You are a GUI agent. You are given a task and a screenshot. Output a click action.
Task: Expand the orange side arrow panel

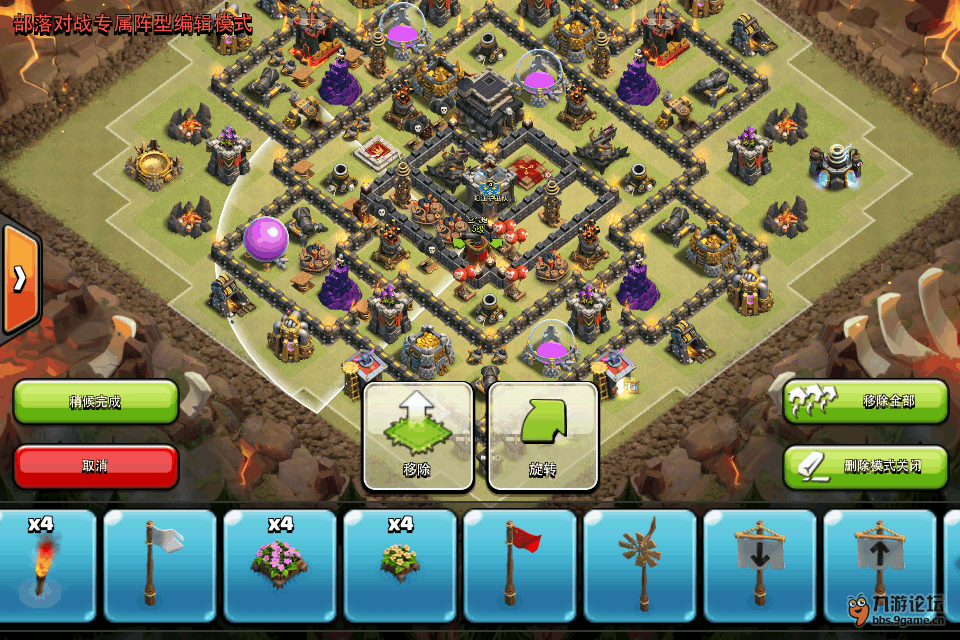(19, 279)
